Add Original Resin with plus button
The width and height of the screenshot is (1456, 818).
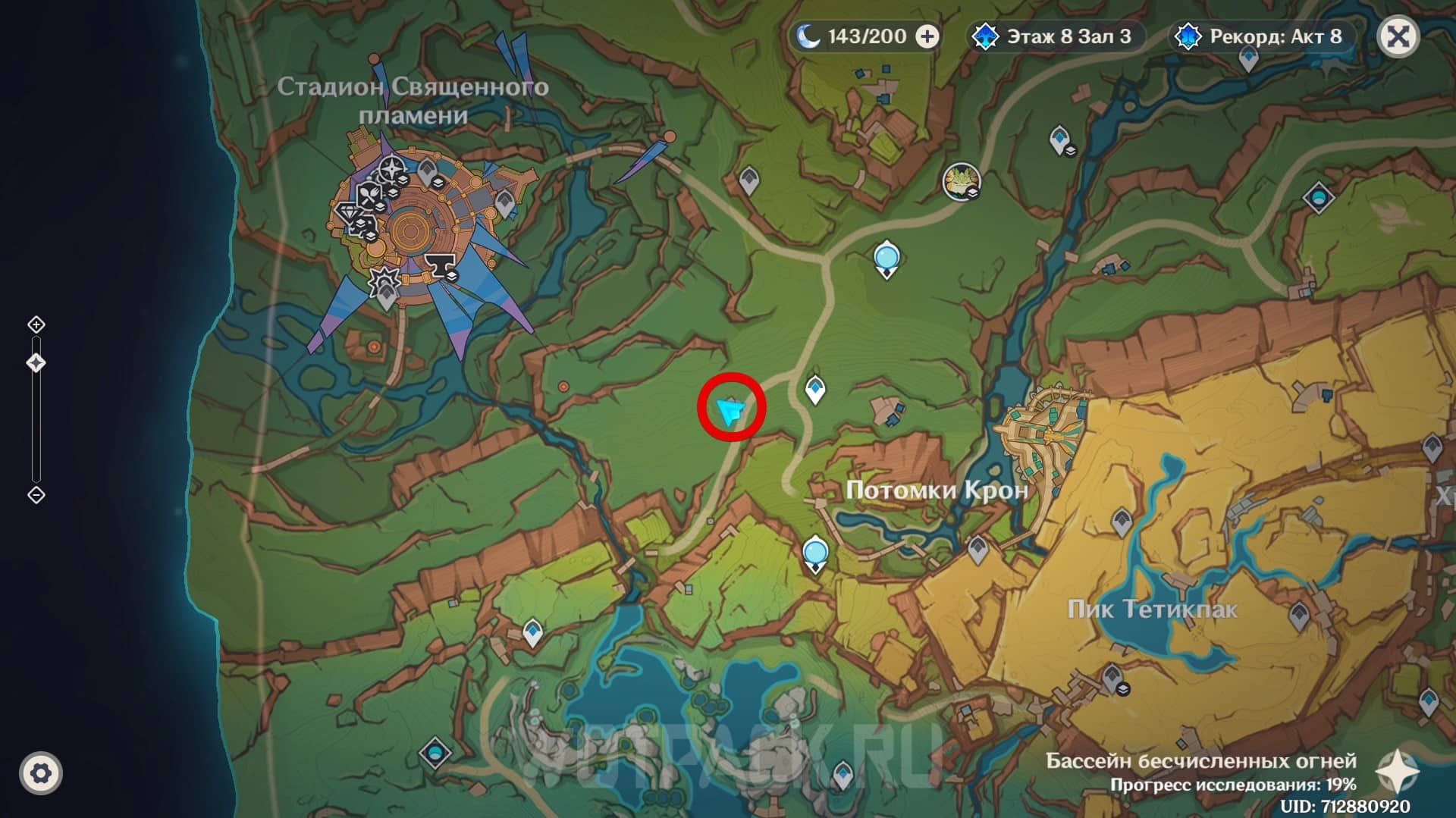927,36
